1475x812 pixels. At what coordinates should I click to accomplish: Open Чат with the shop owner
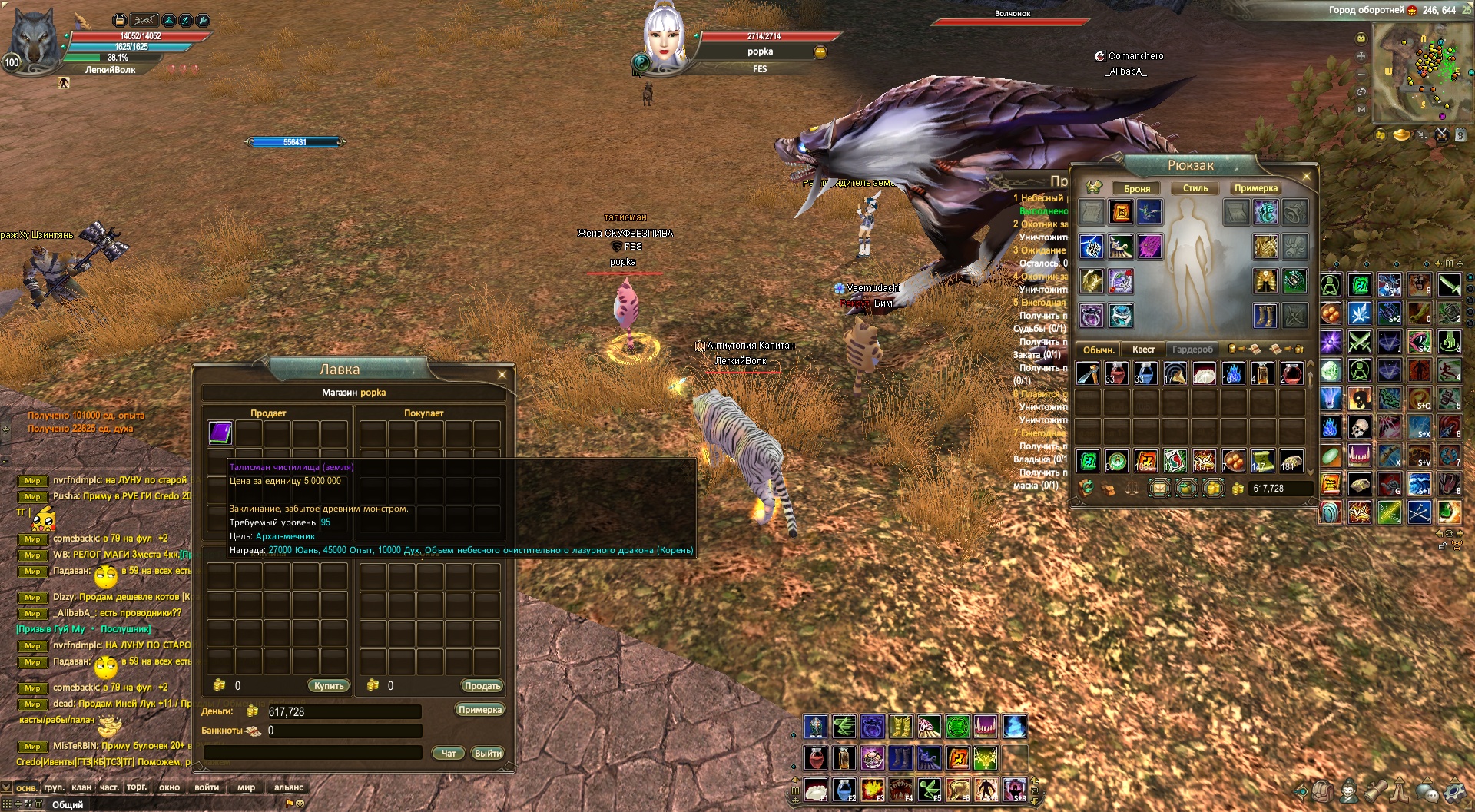[x=449, y=753]
